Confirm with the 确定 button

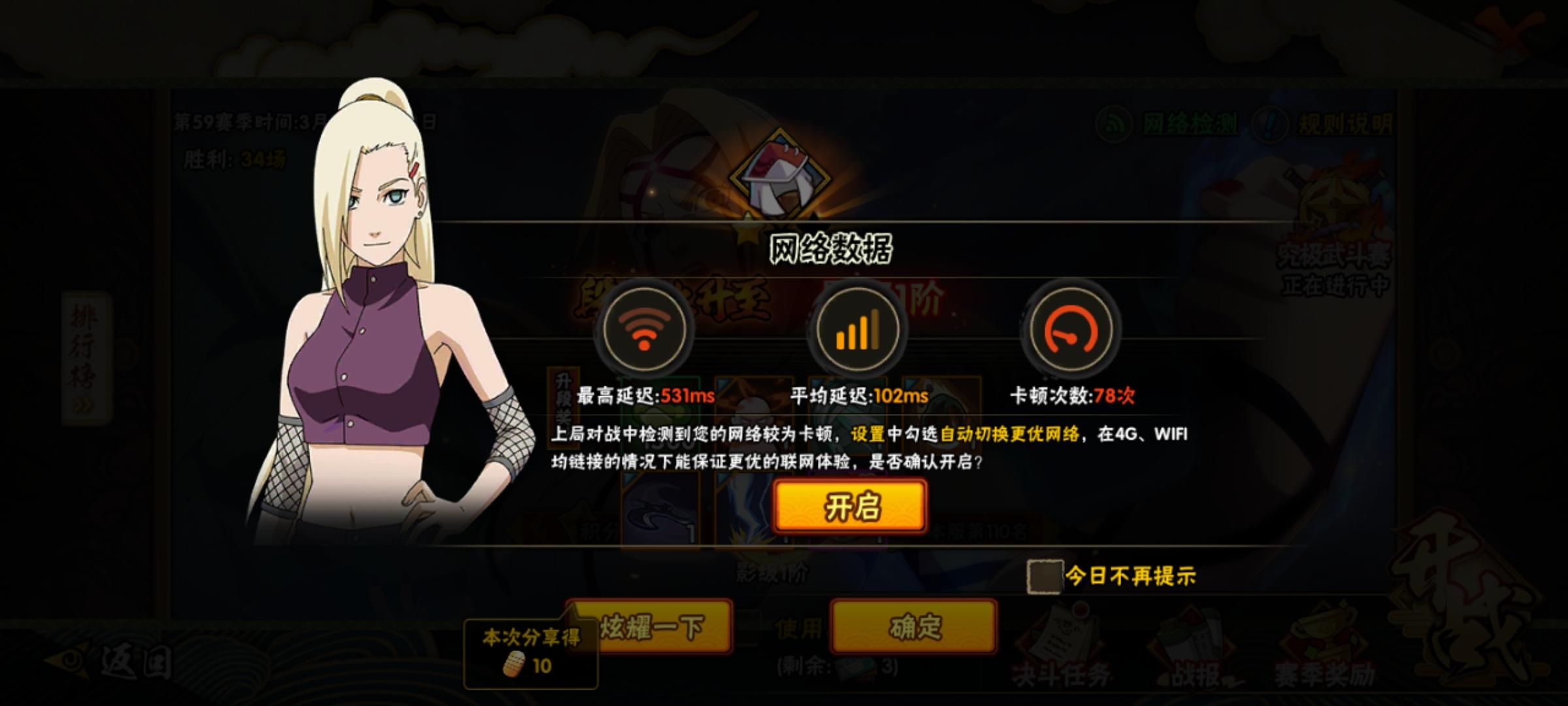(913, 625)
